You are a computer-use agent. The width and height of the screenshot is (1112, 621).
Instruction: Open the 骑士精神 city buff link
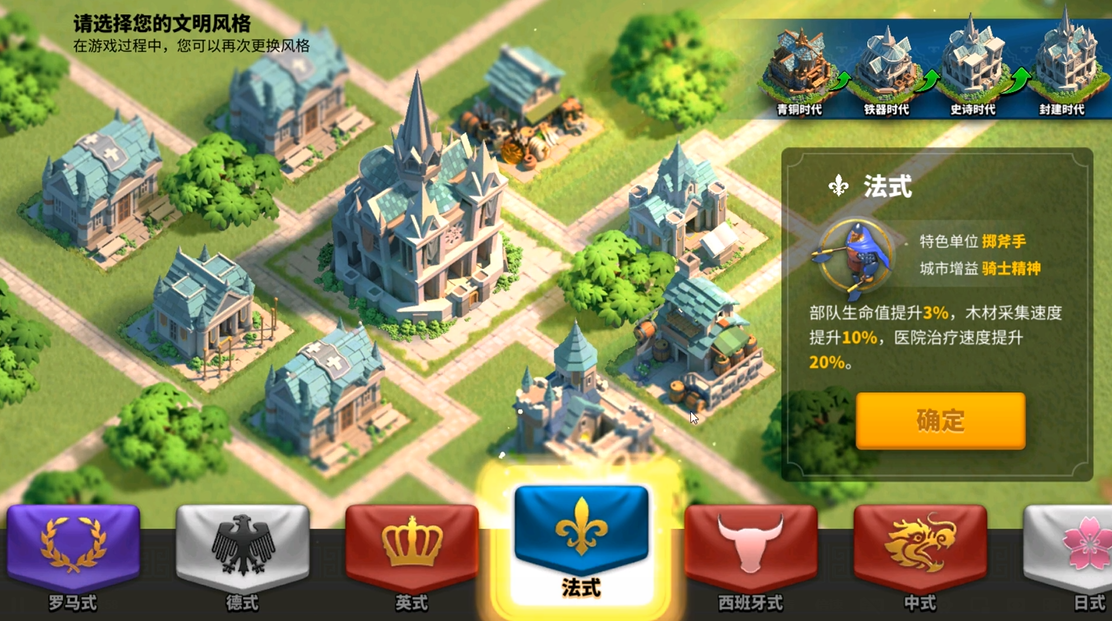1009,268
